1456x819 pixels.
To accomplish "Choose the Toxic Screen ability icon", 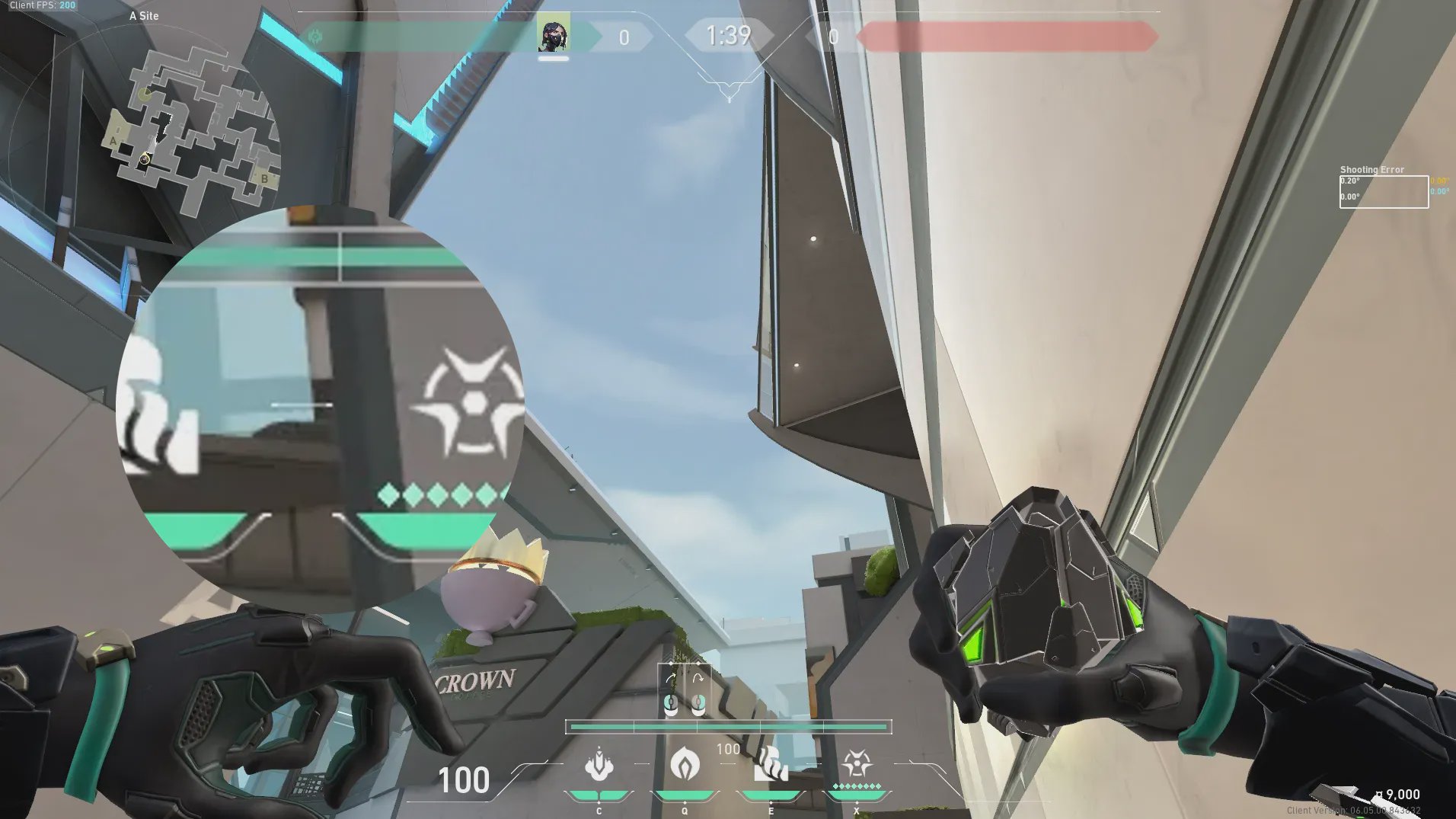I will 770,765.
